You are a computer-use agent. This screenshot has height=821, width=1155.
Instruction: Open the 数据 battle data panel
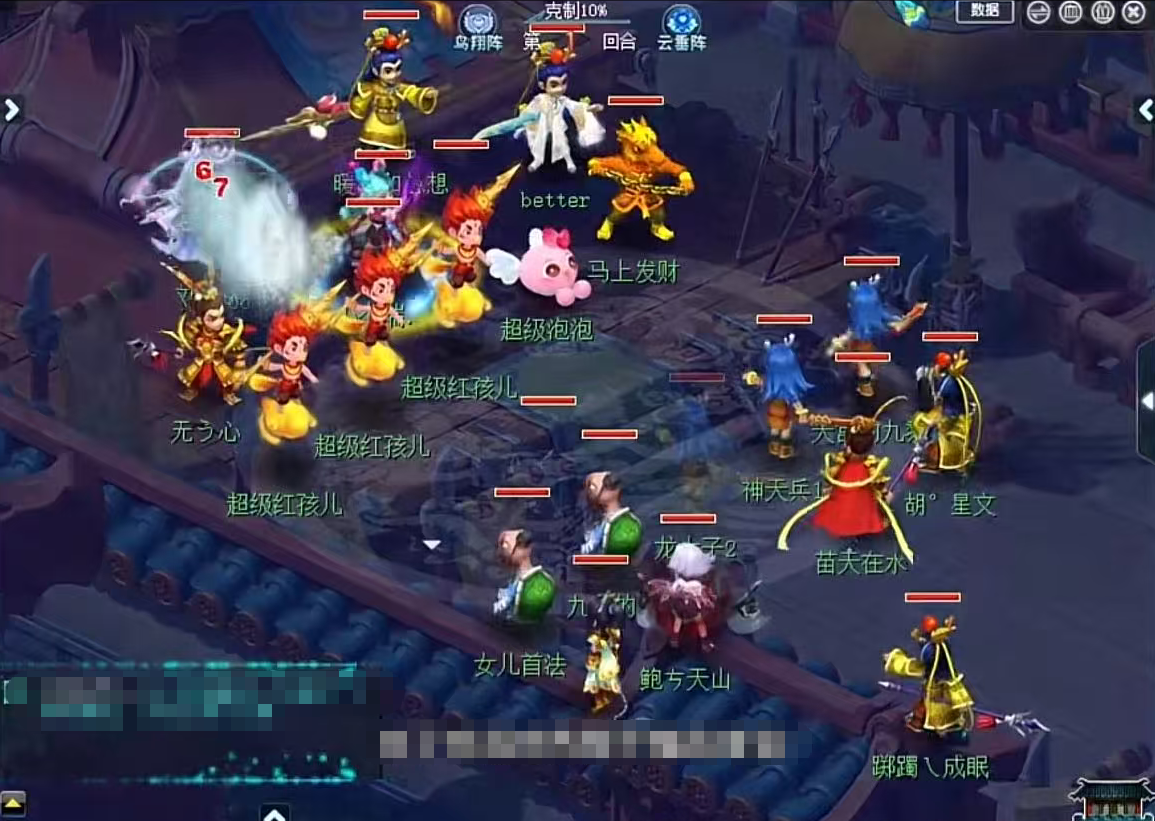[984, 11]
